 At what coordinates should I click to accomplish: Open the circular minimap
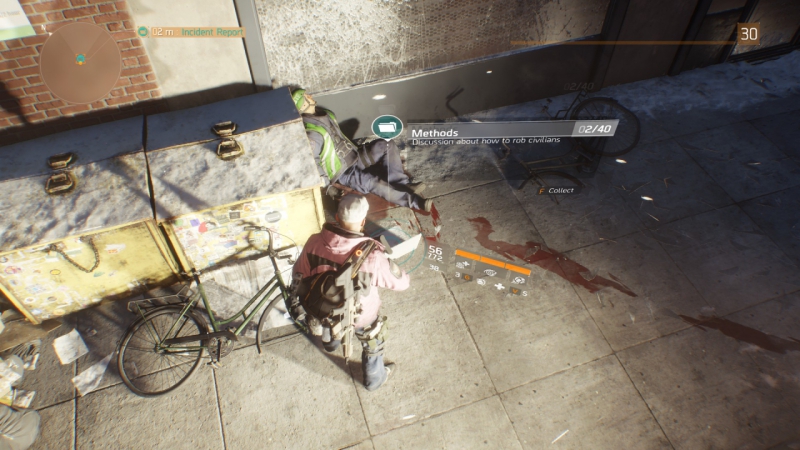pyautogui.click(x=80, y=63)
